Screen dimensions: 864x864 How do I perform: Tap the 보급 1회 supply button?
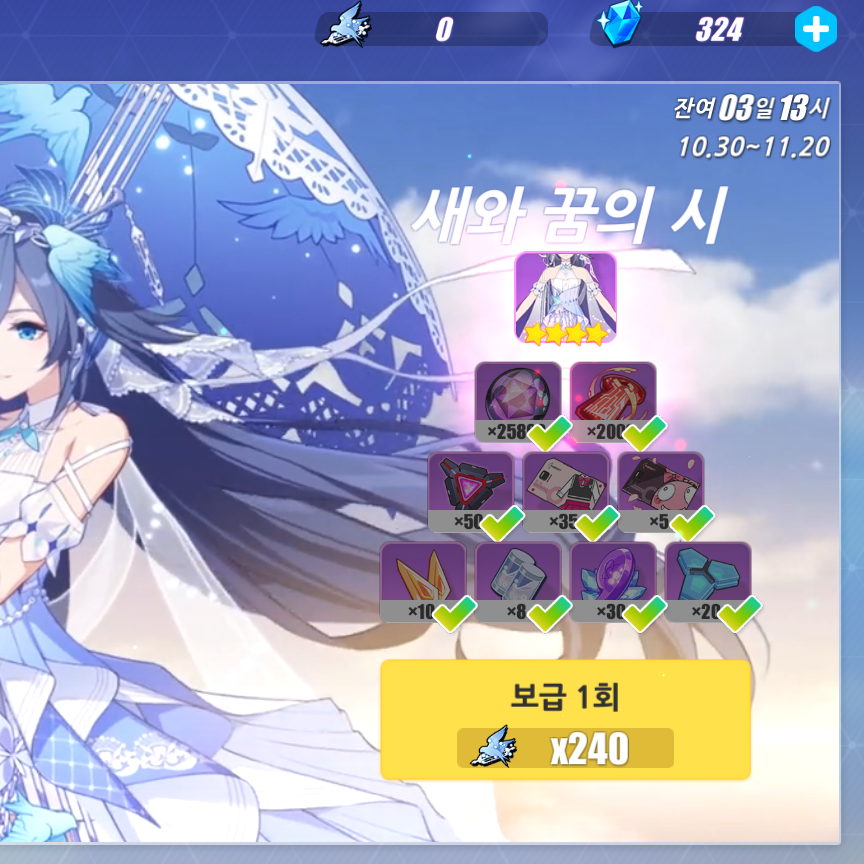(565, 720)
